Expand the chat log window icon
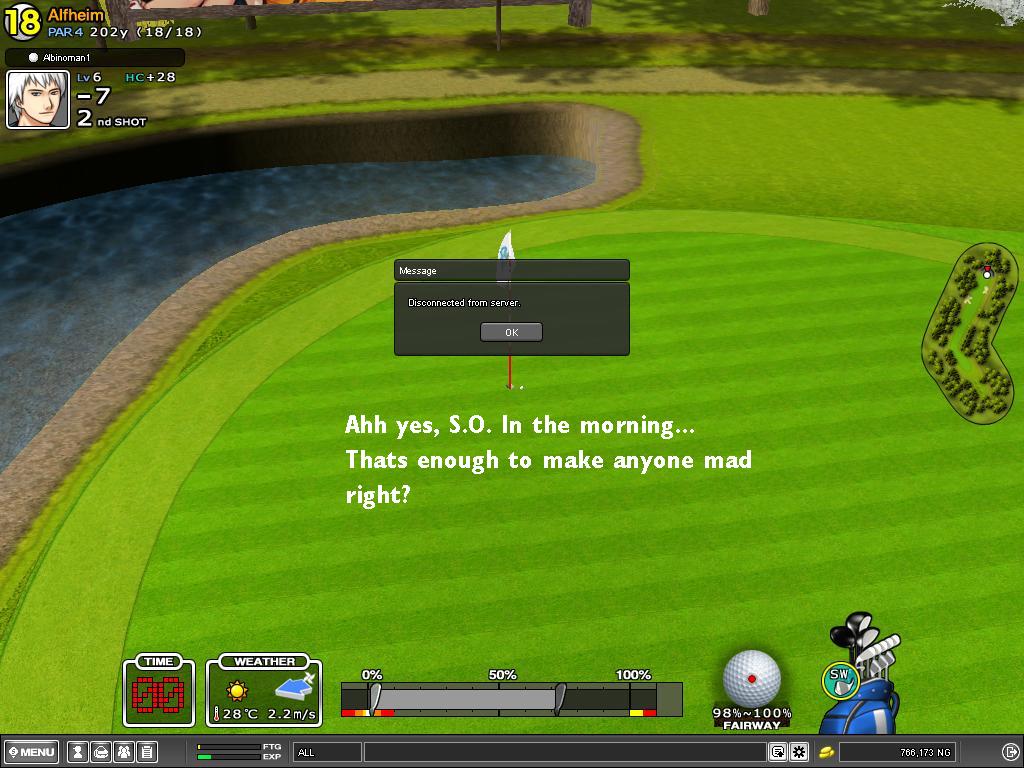This screenshot has height=768, width=1024. (777, 752)
